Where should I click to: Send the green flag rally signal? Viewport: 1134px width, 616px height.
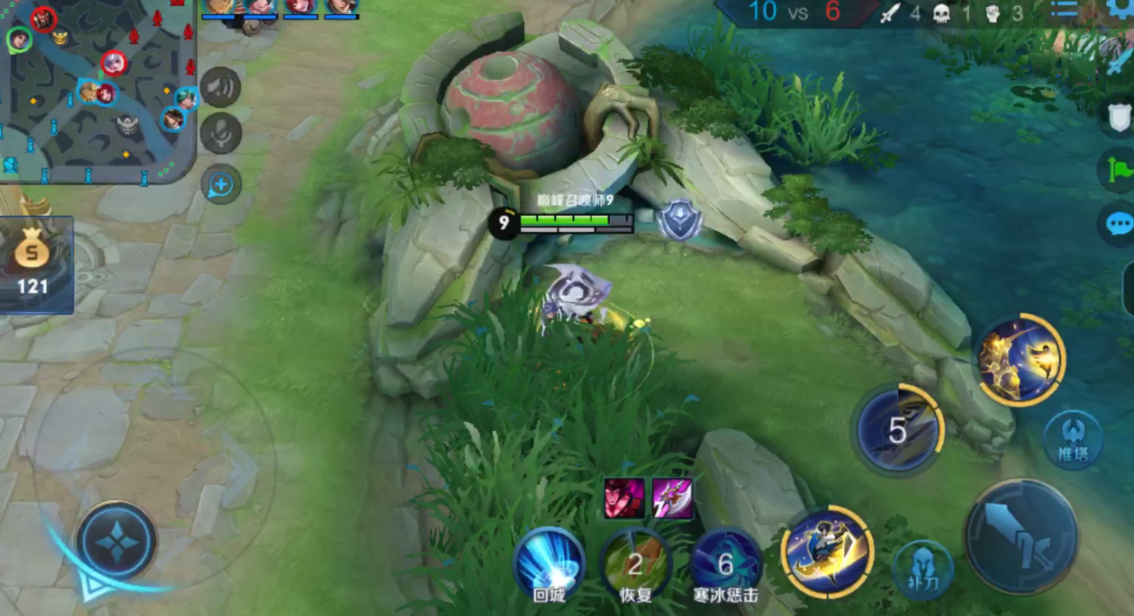[1118, 169]
